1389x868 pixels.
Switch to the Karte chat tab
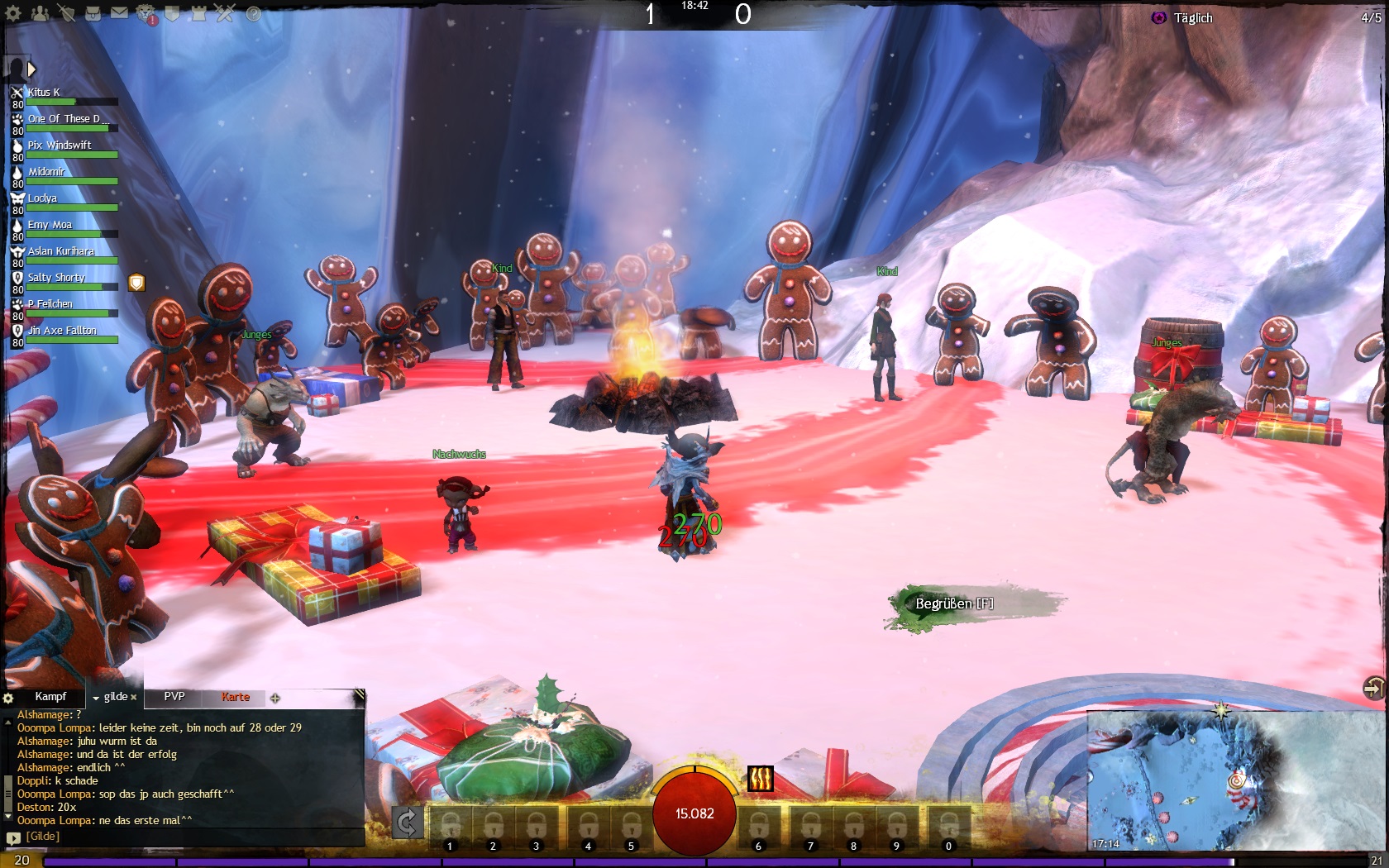point(236,697)
